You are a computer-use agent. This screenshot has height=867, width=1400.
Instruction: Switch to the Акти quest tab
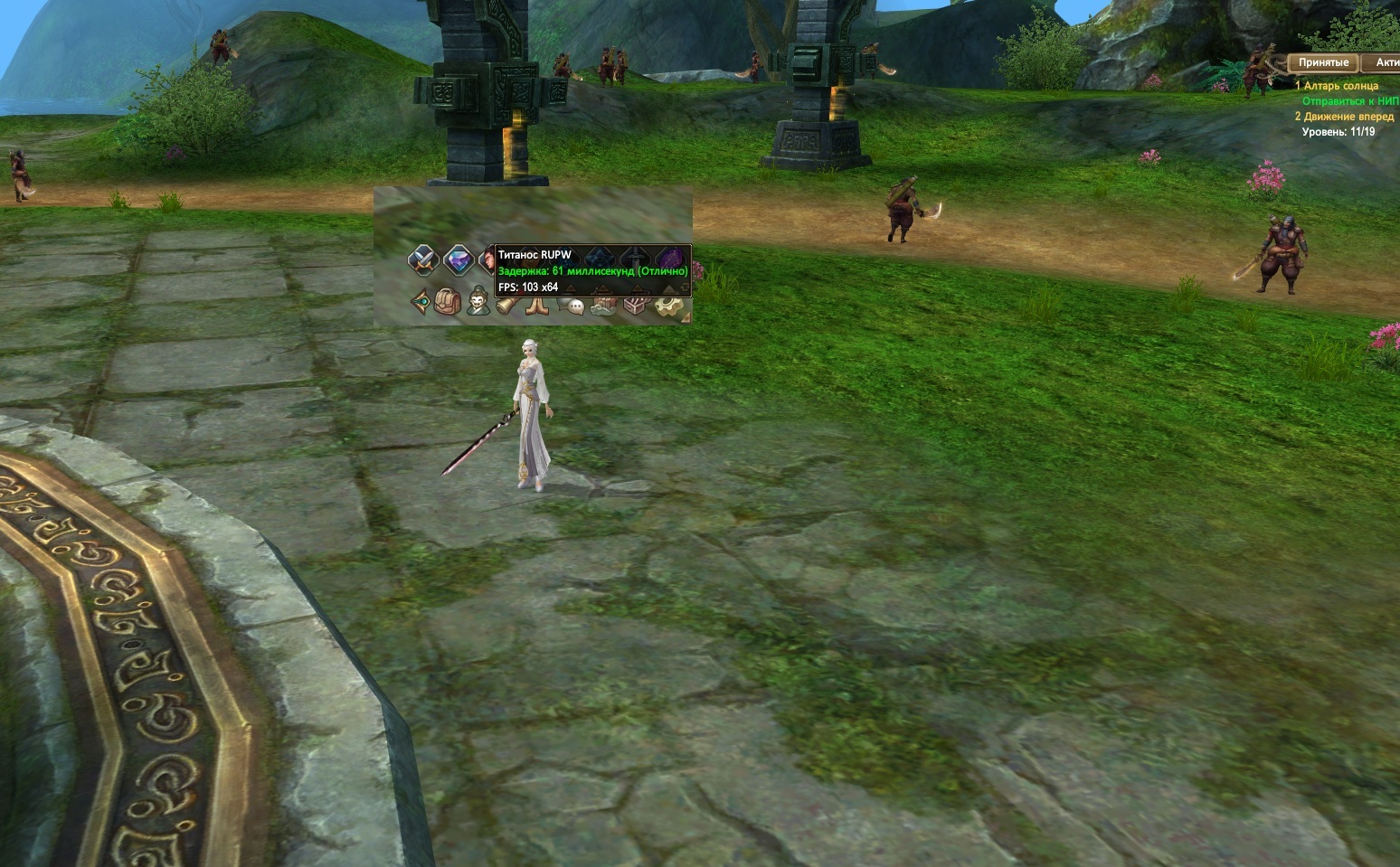click(x=1386, y=62)
